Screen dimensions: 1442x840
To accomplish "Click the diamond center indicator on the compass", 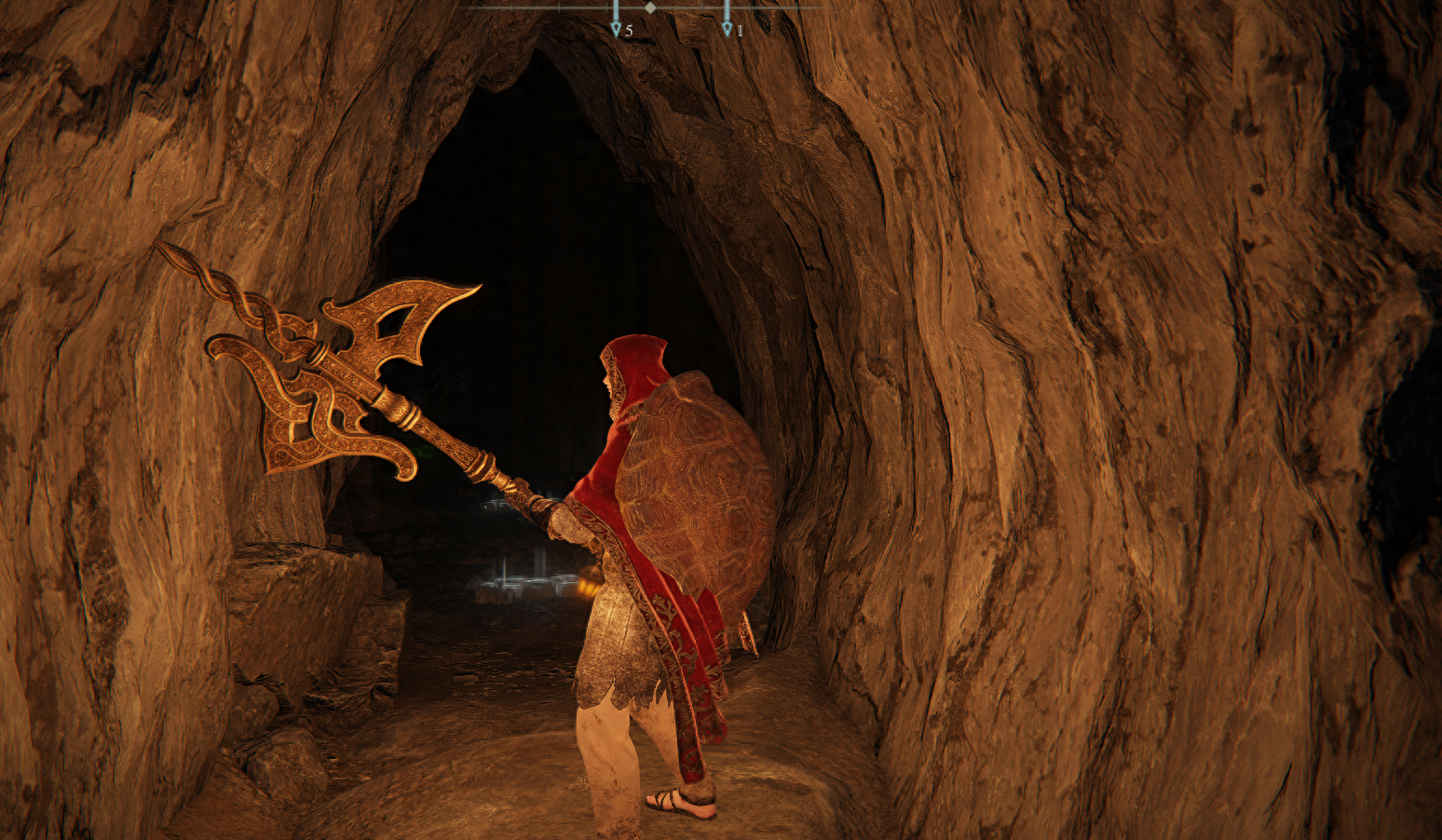I will (x=650, y=7).
